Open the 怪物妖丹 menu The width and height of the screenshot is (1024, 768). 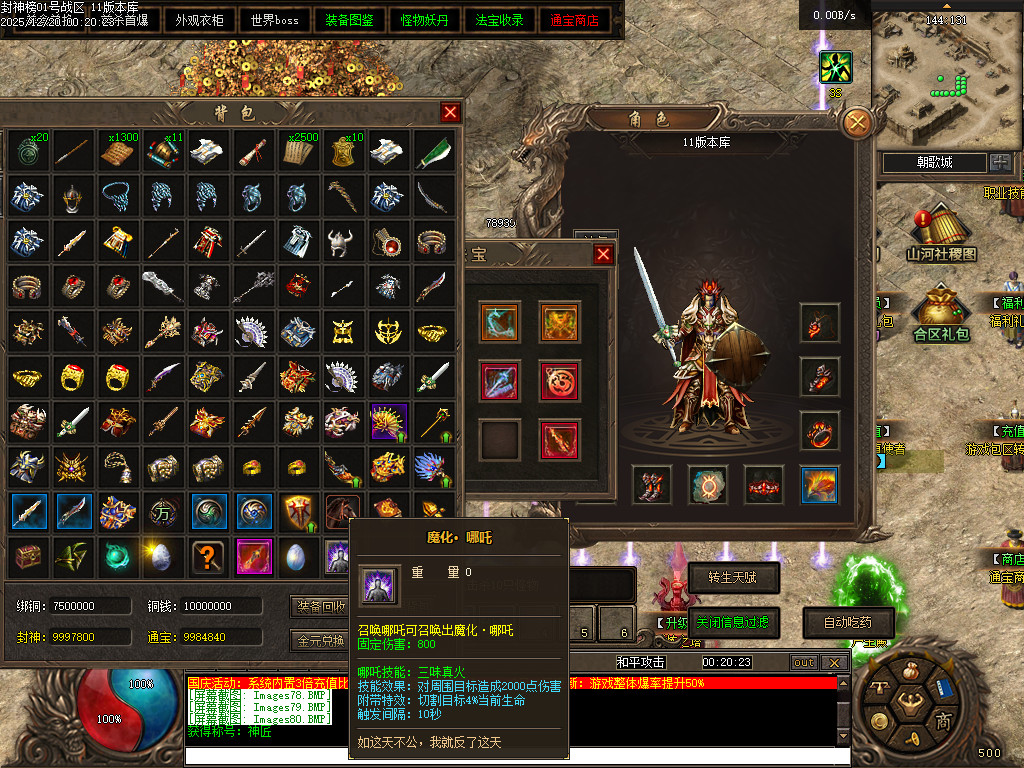coord(425,20)
